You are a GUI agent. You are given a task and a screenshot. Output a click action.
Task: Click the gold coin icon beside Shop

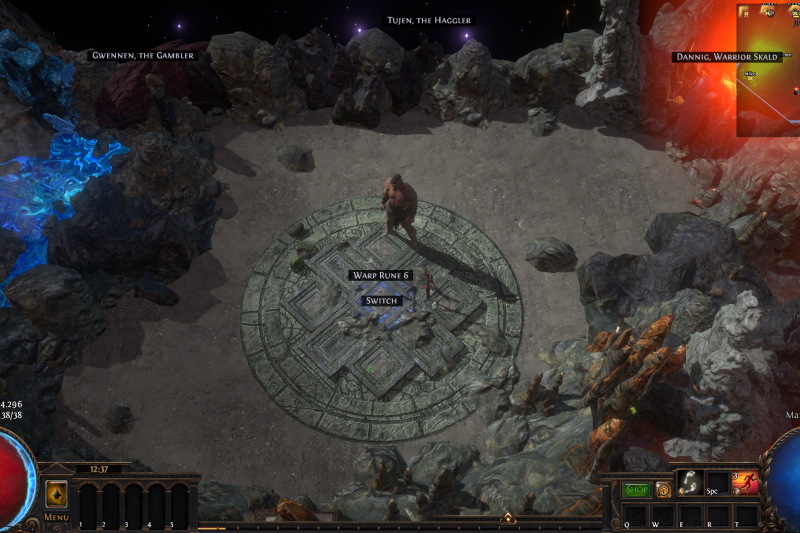[x=663, y=490]
